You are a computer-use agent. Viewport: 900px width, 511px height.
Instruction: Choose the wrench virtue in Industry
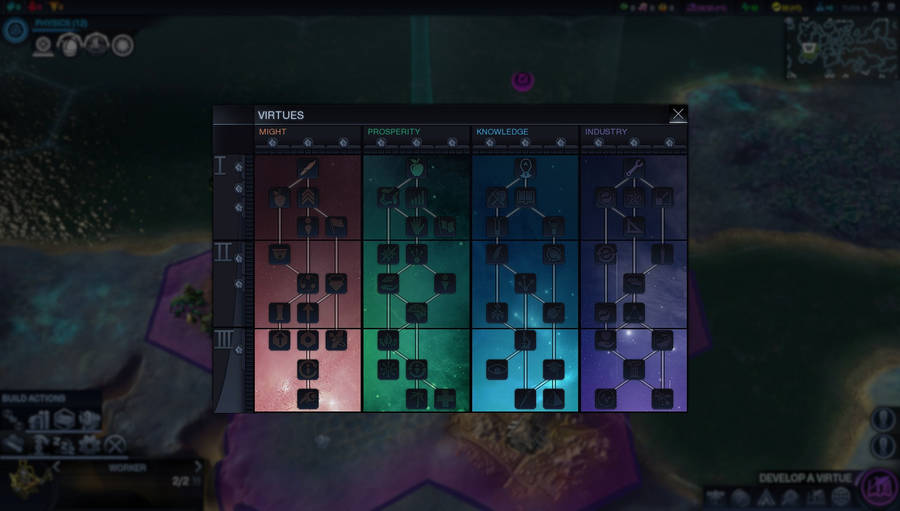coord(634,168)
